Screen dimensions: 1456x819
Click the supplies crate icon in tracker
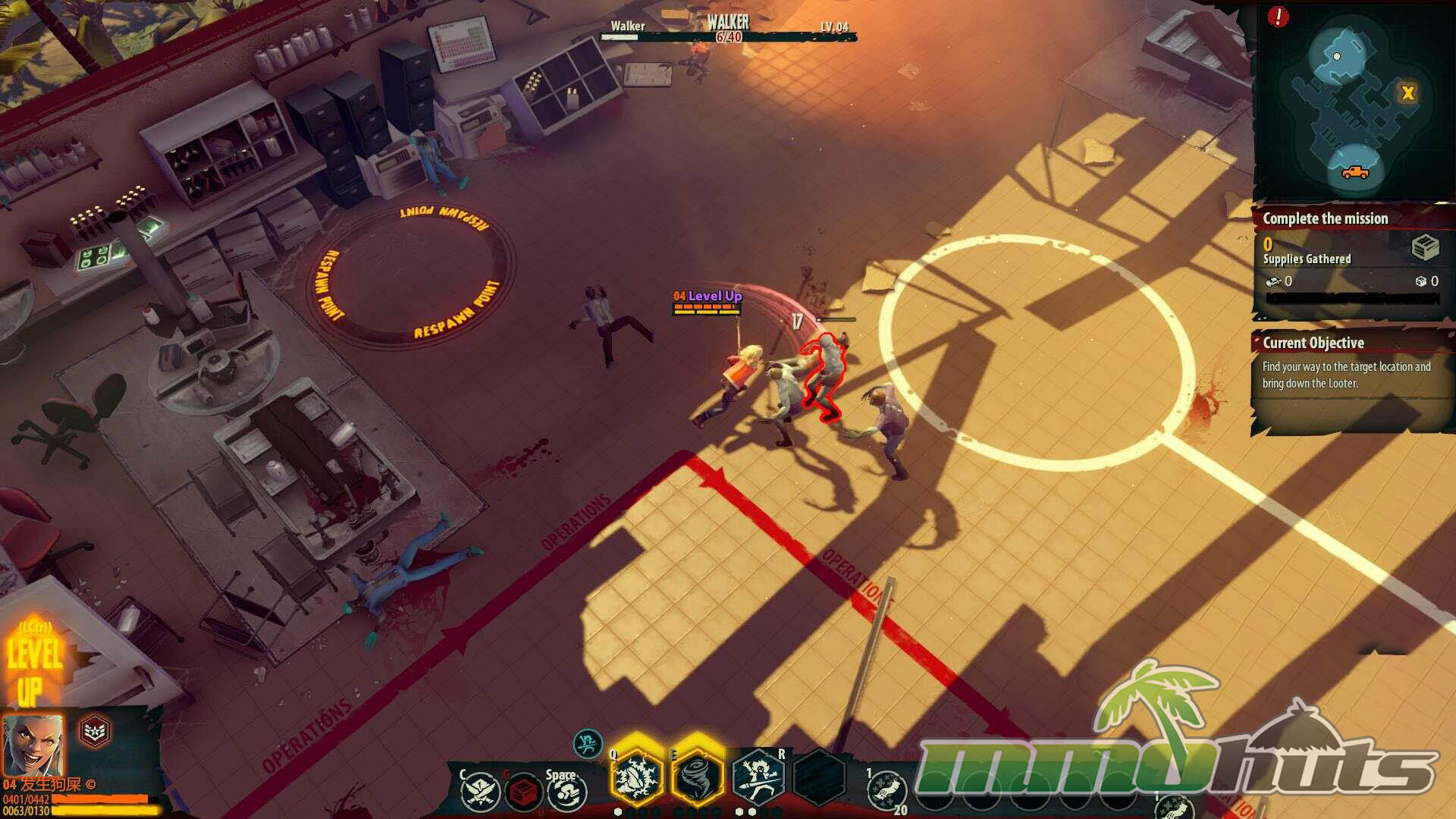pos(1425,247)
